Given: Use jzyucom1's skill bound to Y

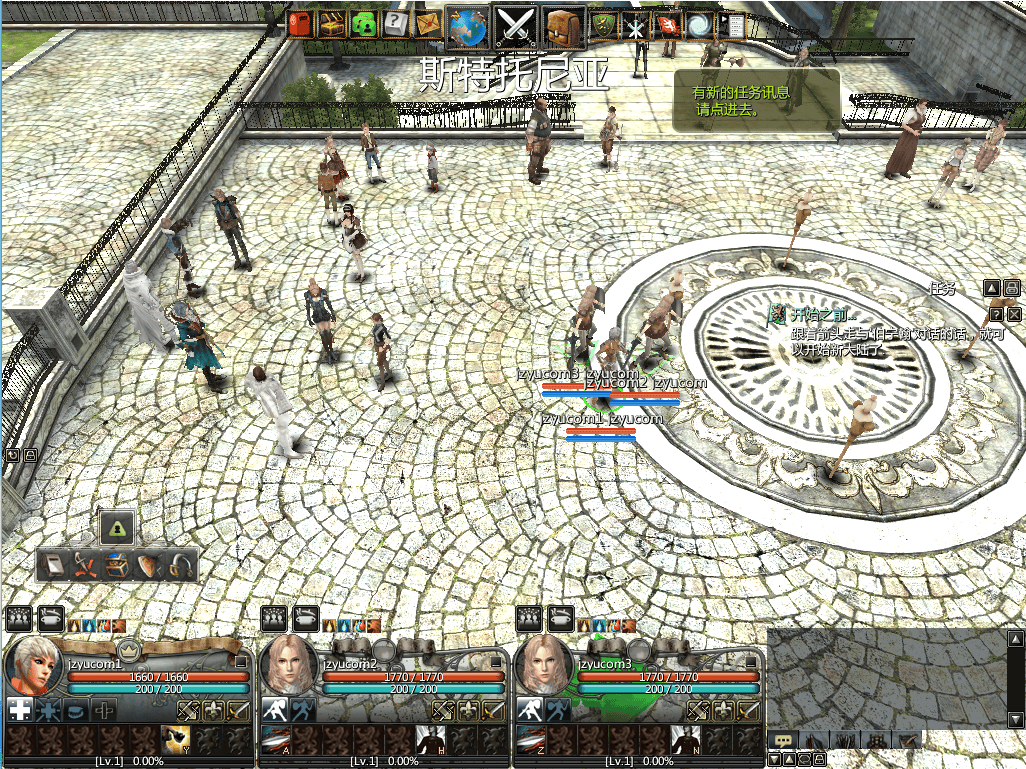Looking at the screenshot, I should coord(176,741).
